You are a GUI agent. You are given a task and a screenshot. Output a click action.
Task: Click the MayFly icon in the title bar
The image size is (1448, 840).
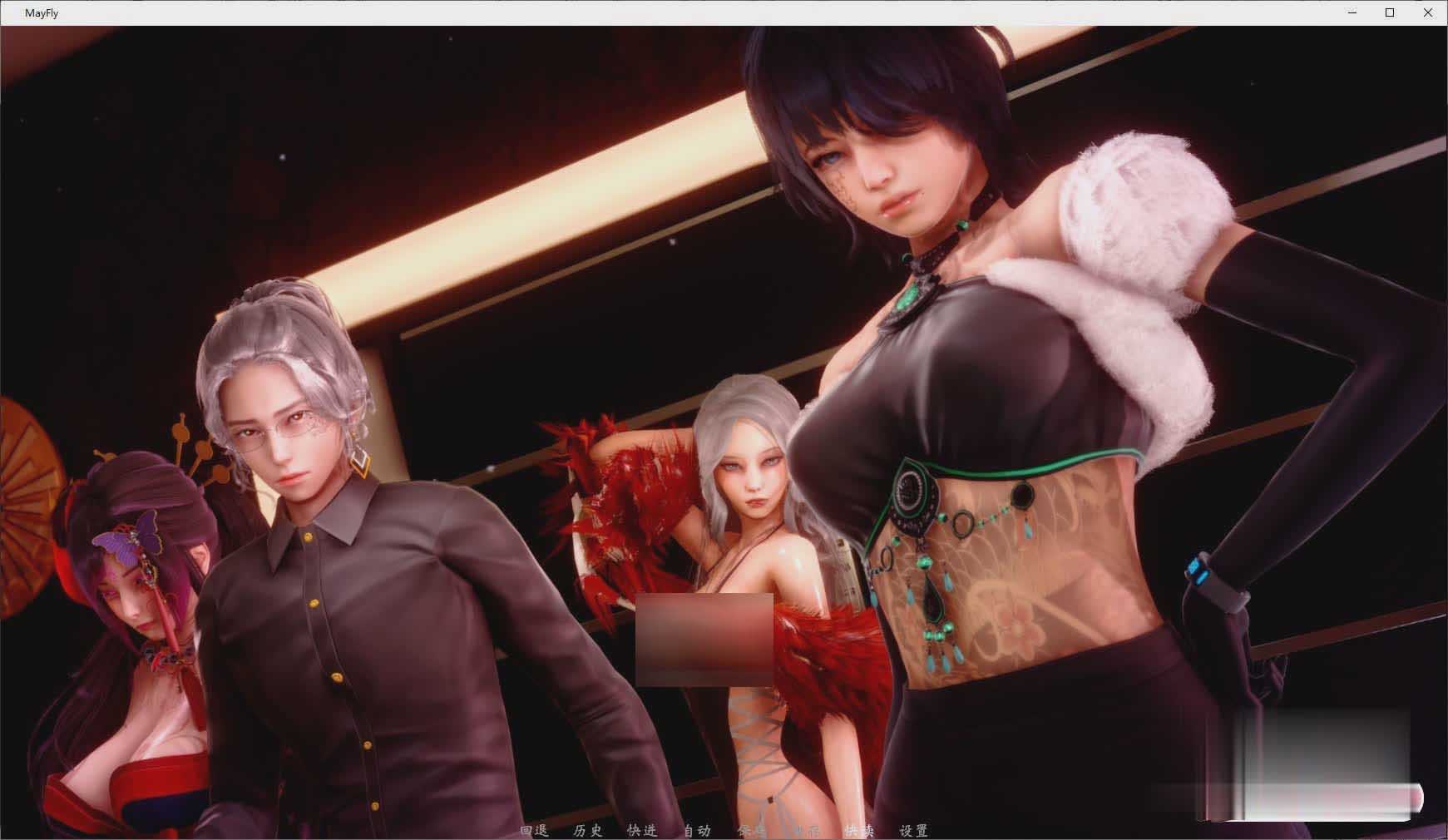click(11, 12)
